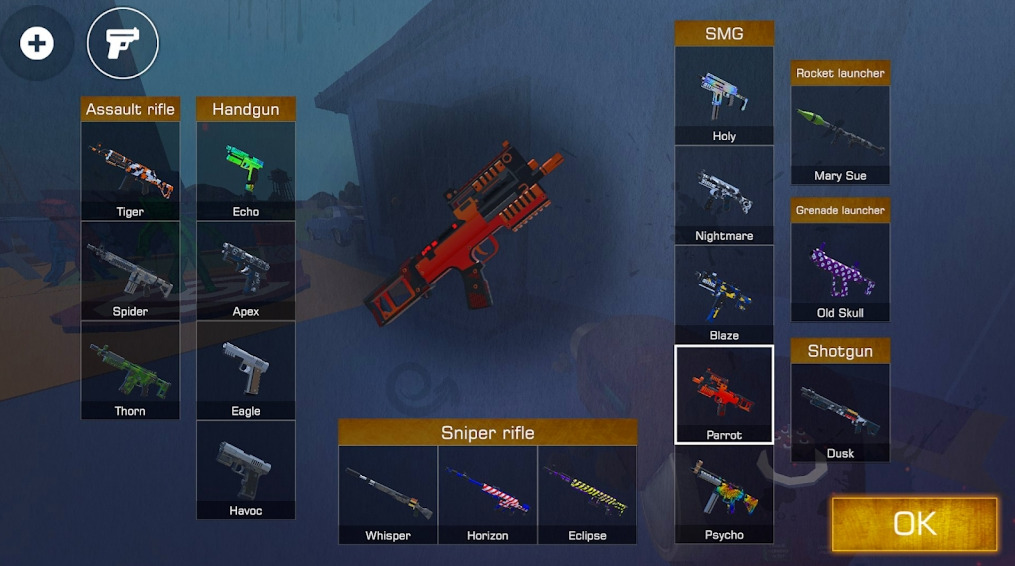The height and width of the screenshot is (566, 1015).
Task: Choose the Spider assault rifle
Action: pyautogui.click(x=130, y=270)
